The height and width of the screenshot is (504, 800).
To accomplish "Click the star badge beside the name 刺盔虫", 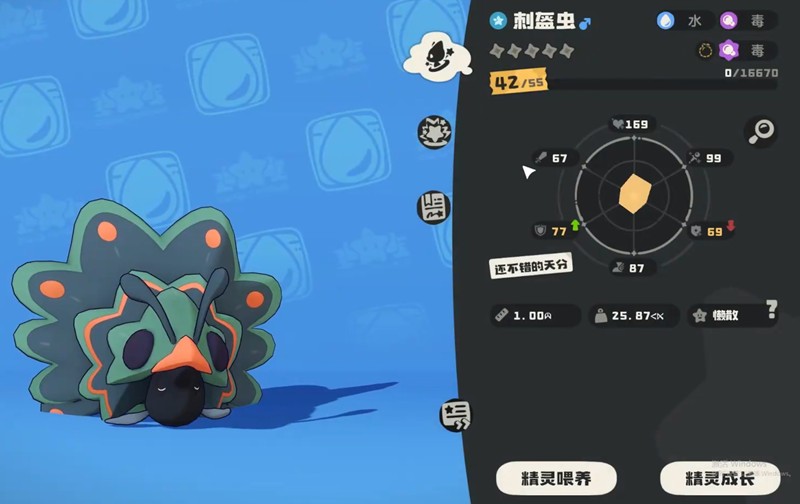I will (x=498, y=20).
